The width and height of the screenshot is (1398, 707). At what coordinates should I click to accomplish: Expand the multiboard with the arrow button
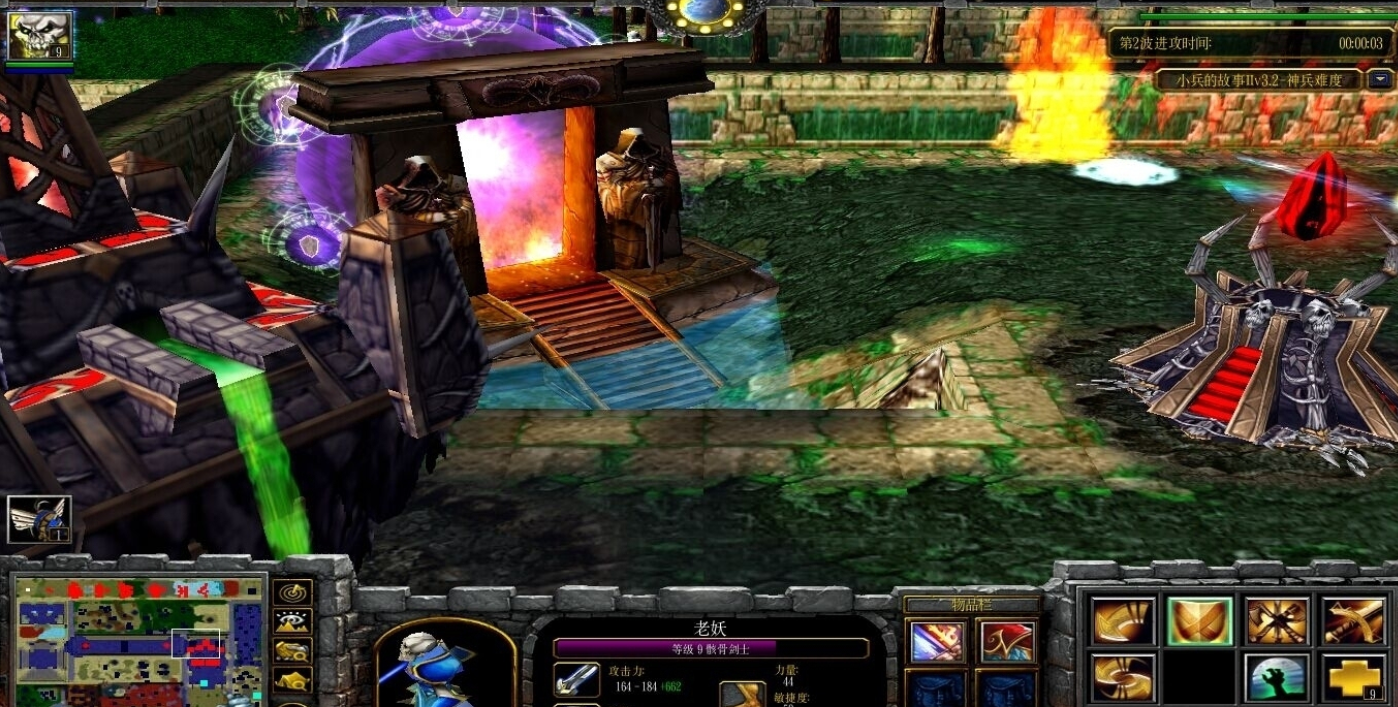click(1381, 80)
